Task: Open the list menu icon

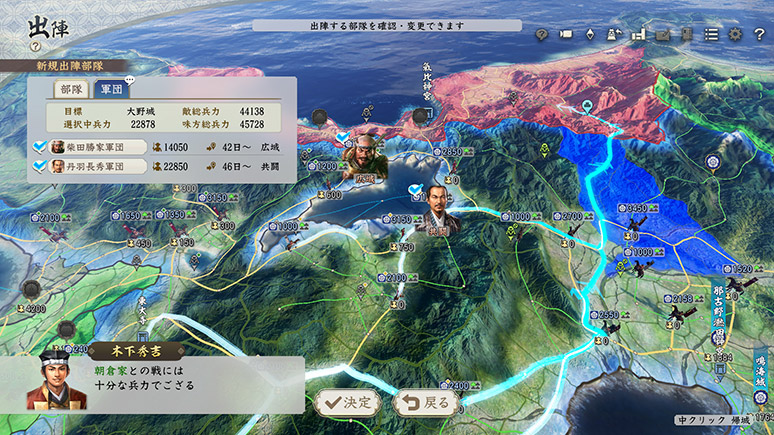Action: click(711, 34)
